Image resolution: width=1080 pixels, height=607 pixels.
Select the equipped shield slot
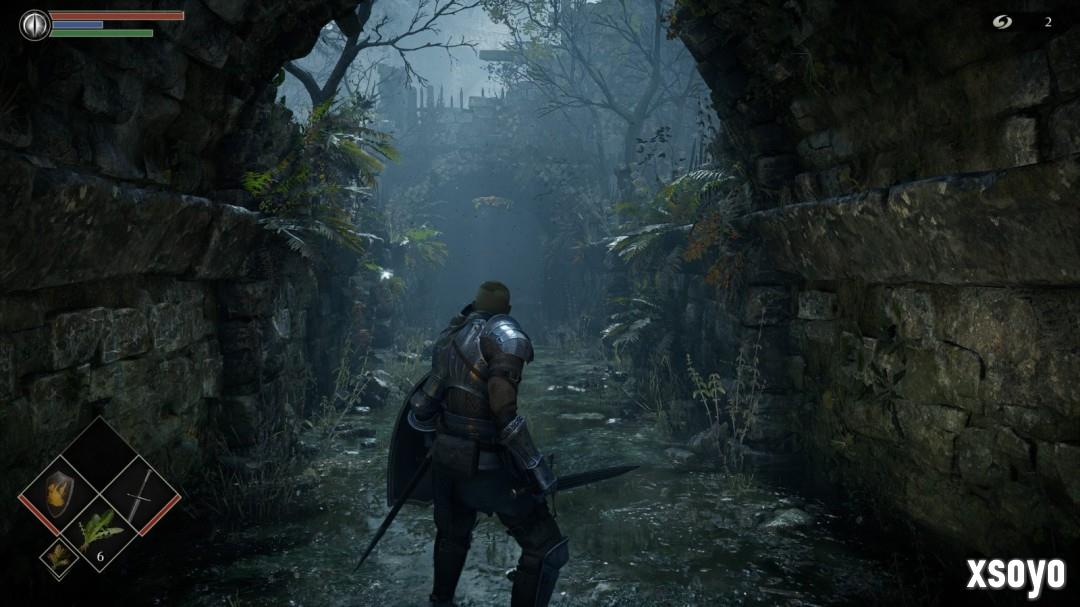(58, 494)
